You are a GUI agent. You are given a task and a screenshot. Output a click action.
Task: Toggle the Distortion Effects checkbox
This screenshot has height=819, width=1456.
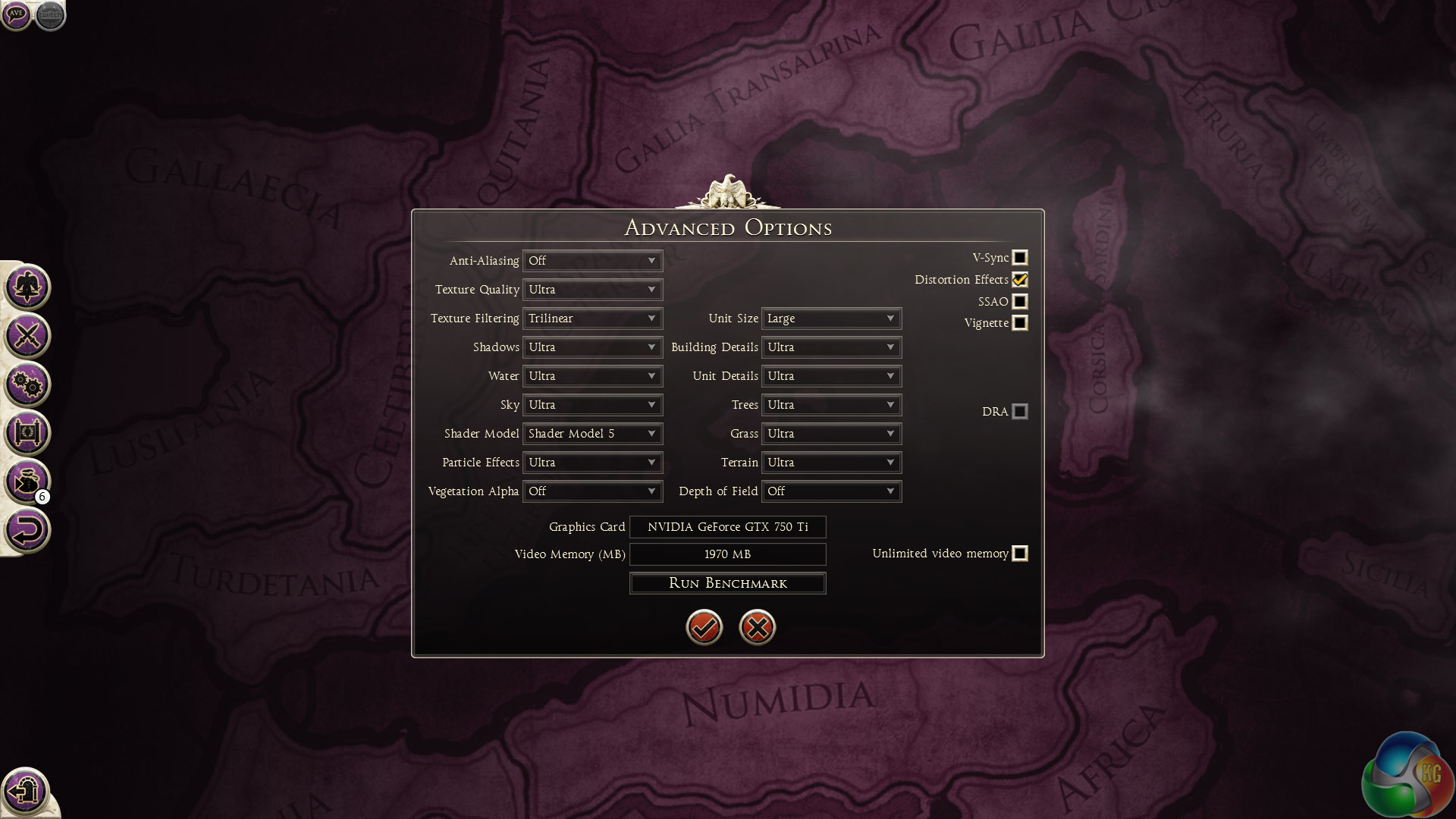(x=1020, y=280)
